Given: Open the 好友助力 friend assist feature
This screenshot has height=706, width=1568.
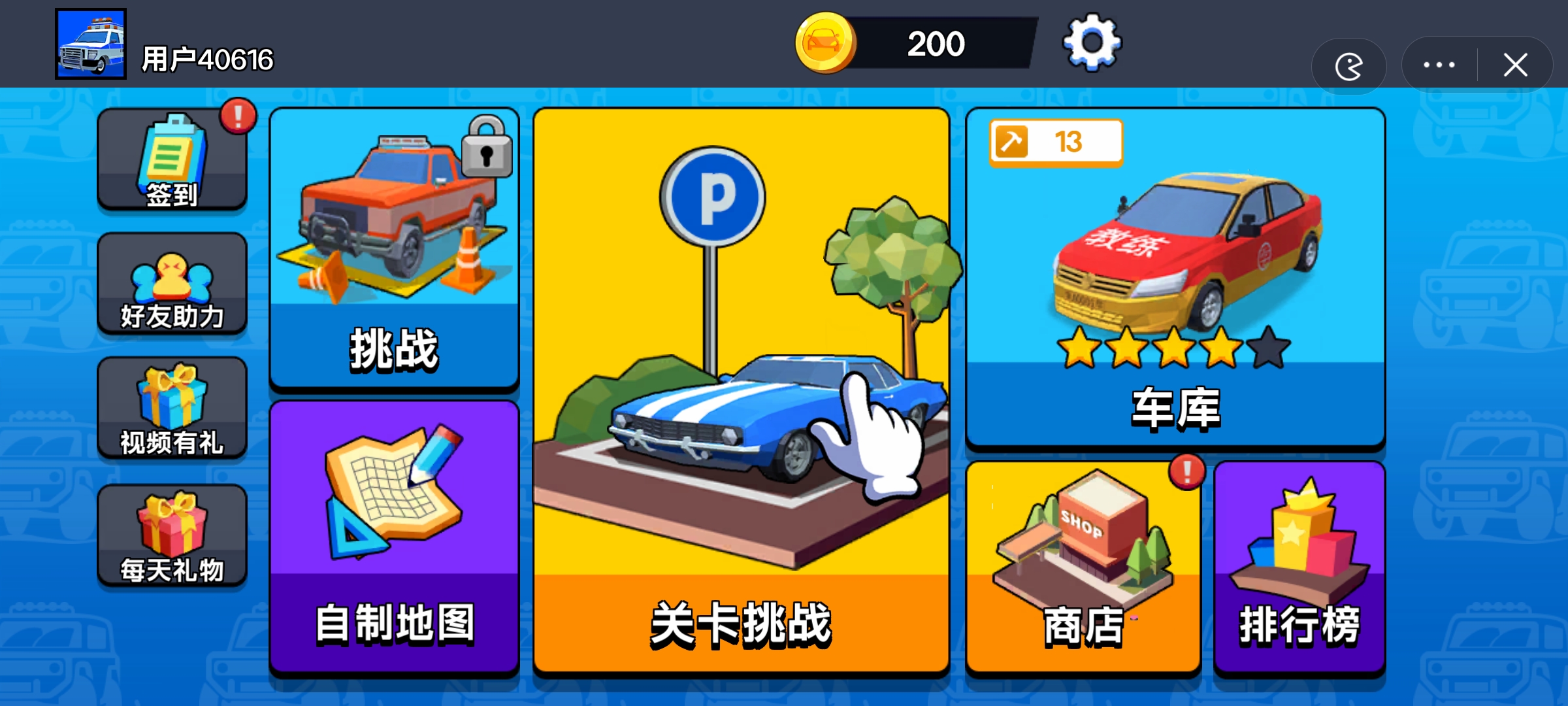Looking at the screenshot, I should [x=172, y=282].
